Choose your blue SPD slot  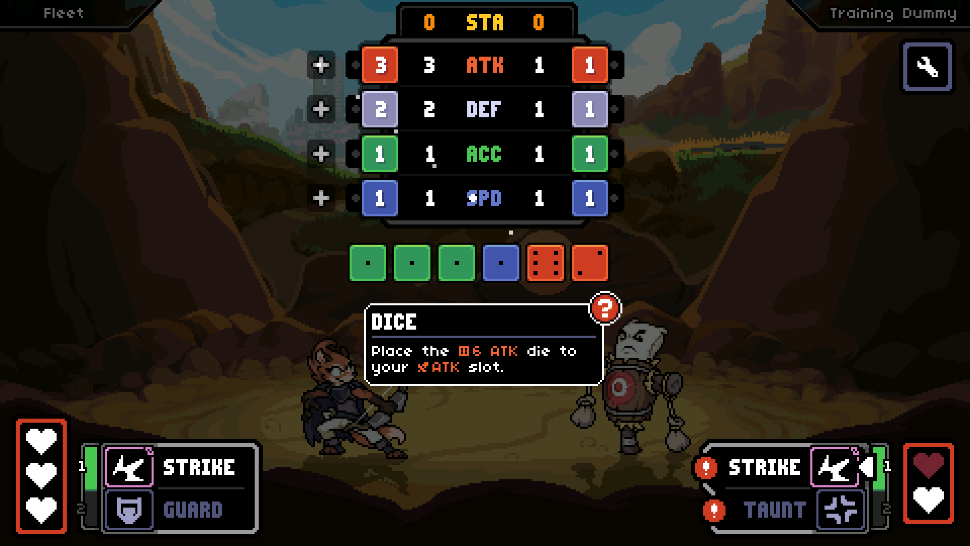[380, 198]
